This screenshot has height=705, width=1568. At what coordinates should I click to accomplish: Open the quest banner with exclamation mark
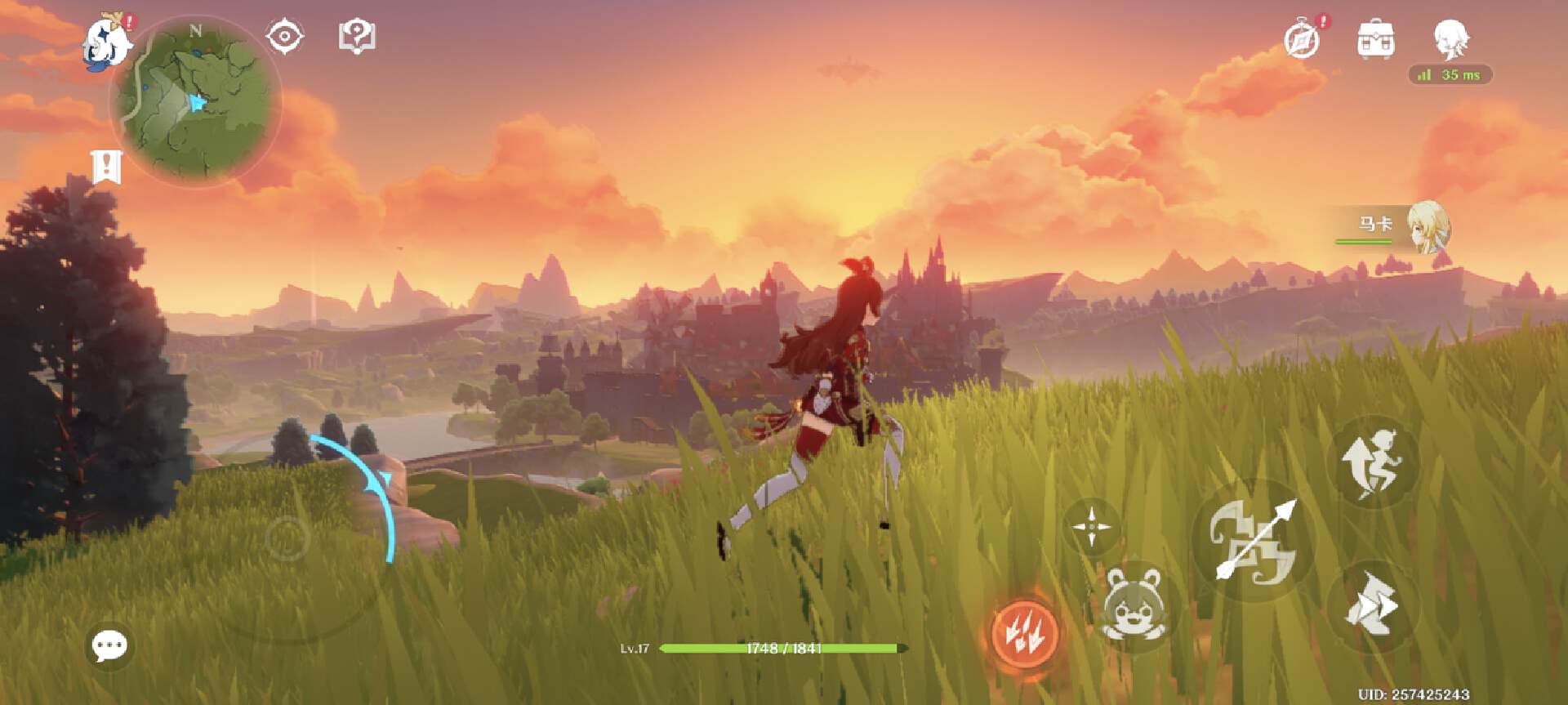click(106, 167)
